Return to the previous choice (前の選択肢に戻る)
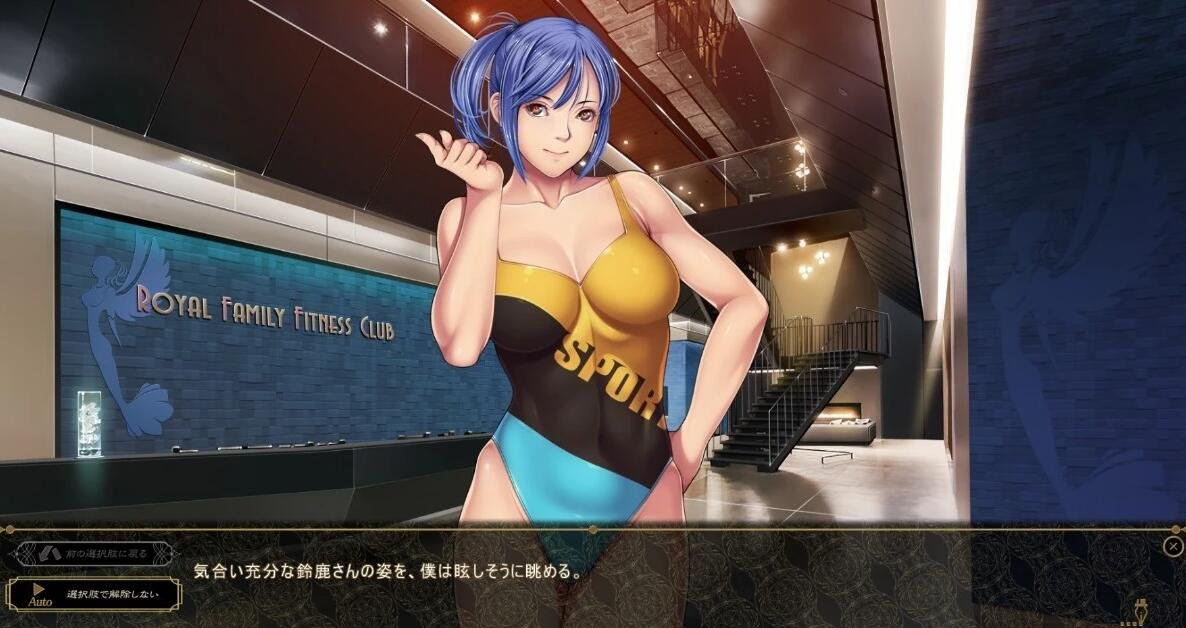The width and height of the screenshot is (1186, 628). [94, 554]
